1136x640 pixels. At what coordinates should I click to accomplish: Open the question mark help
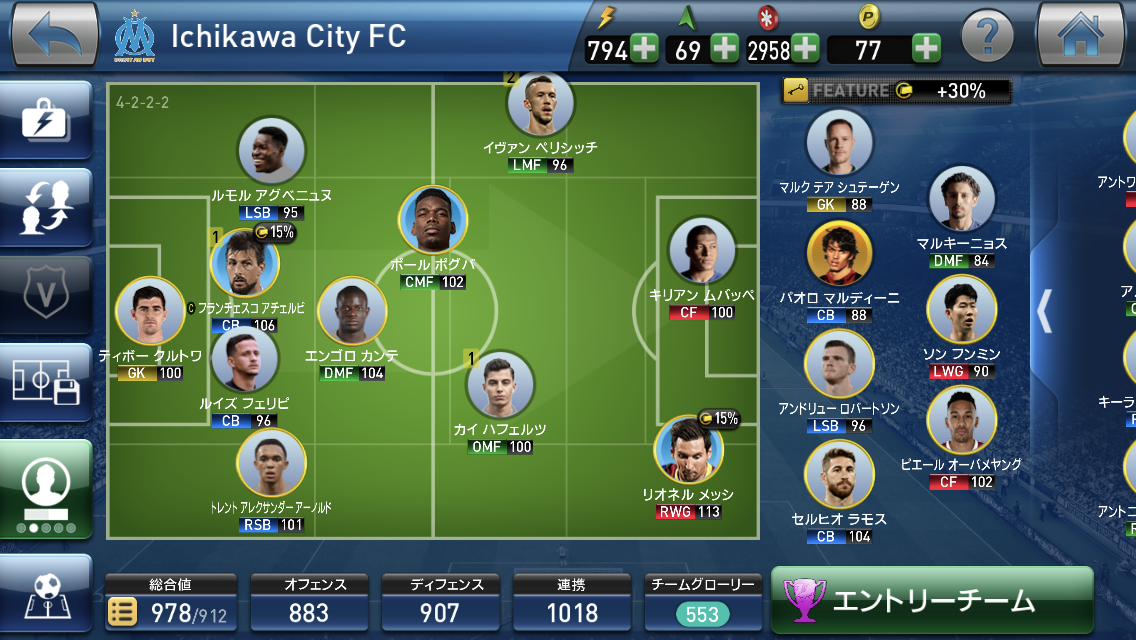987,38
